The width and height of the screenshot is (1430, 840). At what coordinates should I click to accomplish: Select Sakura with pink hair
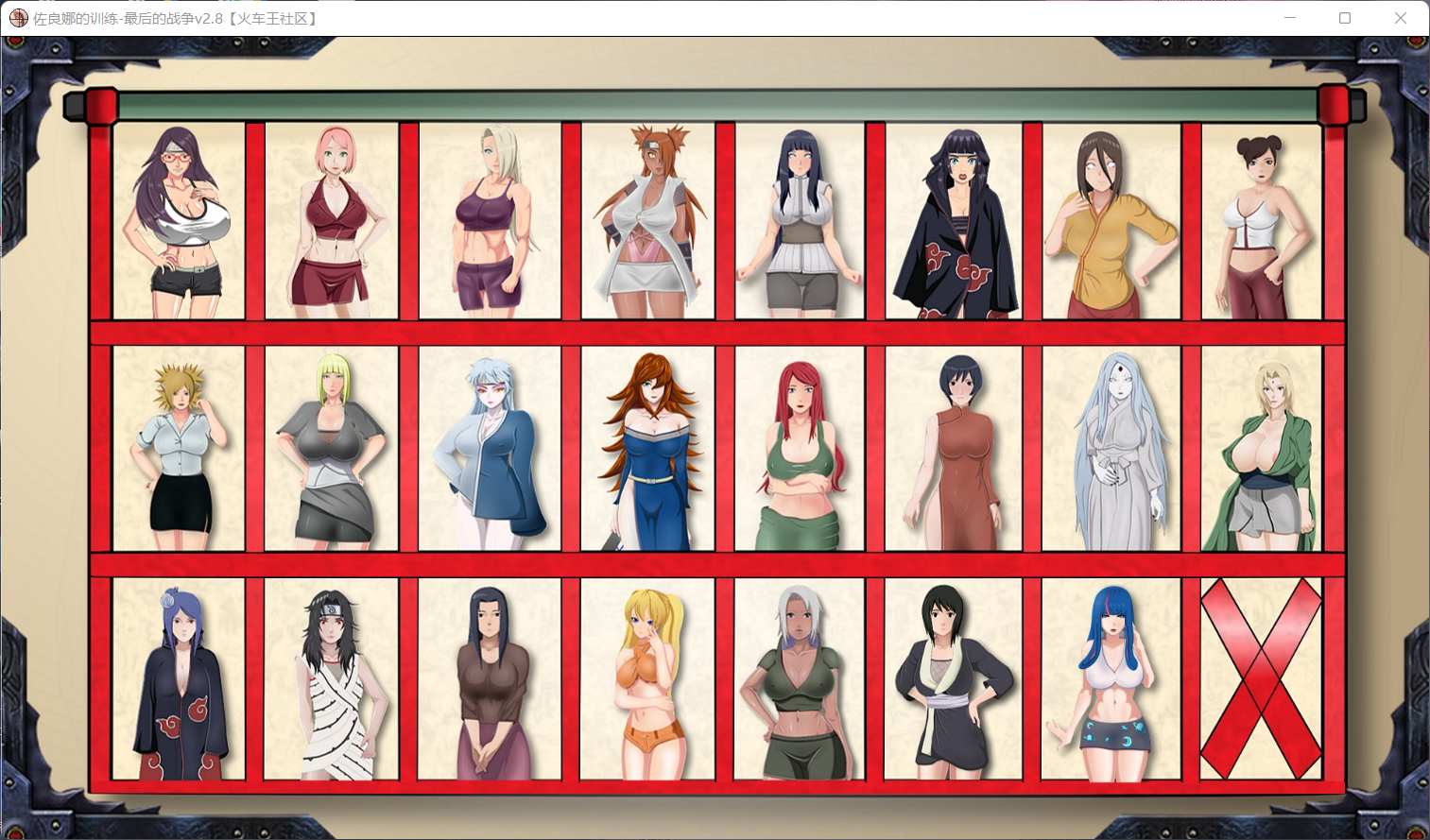(331, 222)
